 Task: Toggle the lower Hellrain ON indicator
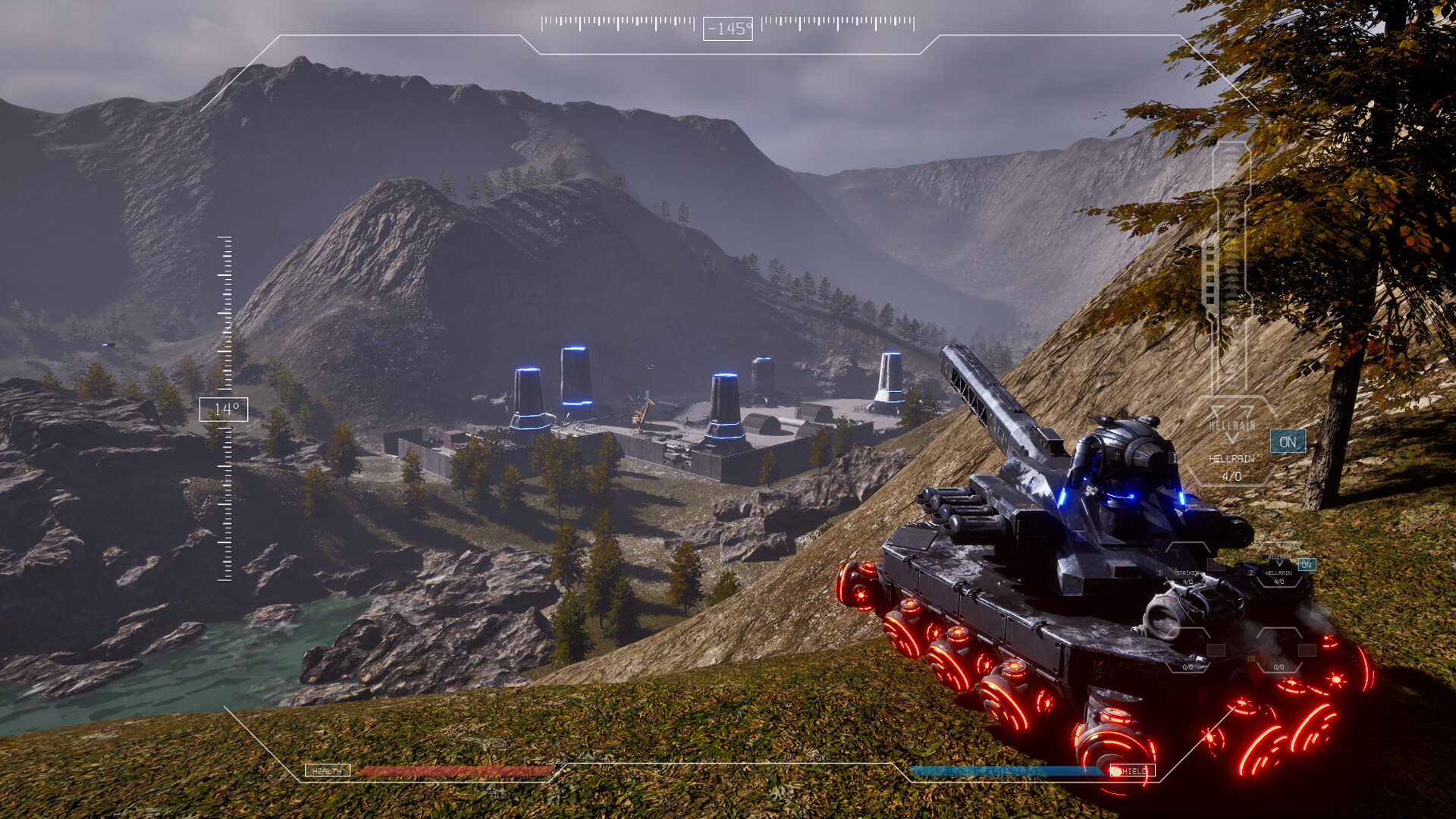[x=1307, y=564]
